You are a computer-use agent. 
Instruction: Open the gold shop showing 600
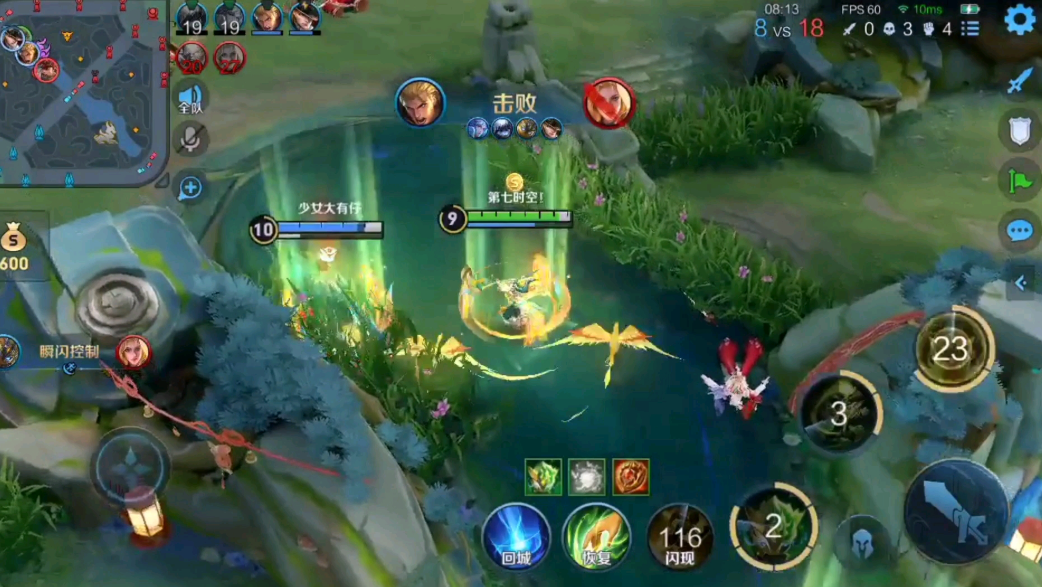pos(15,246)
